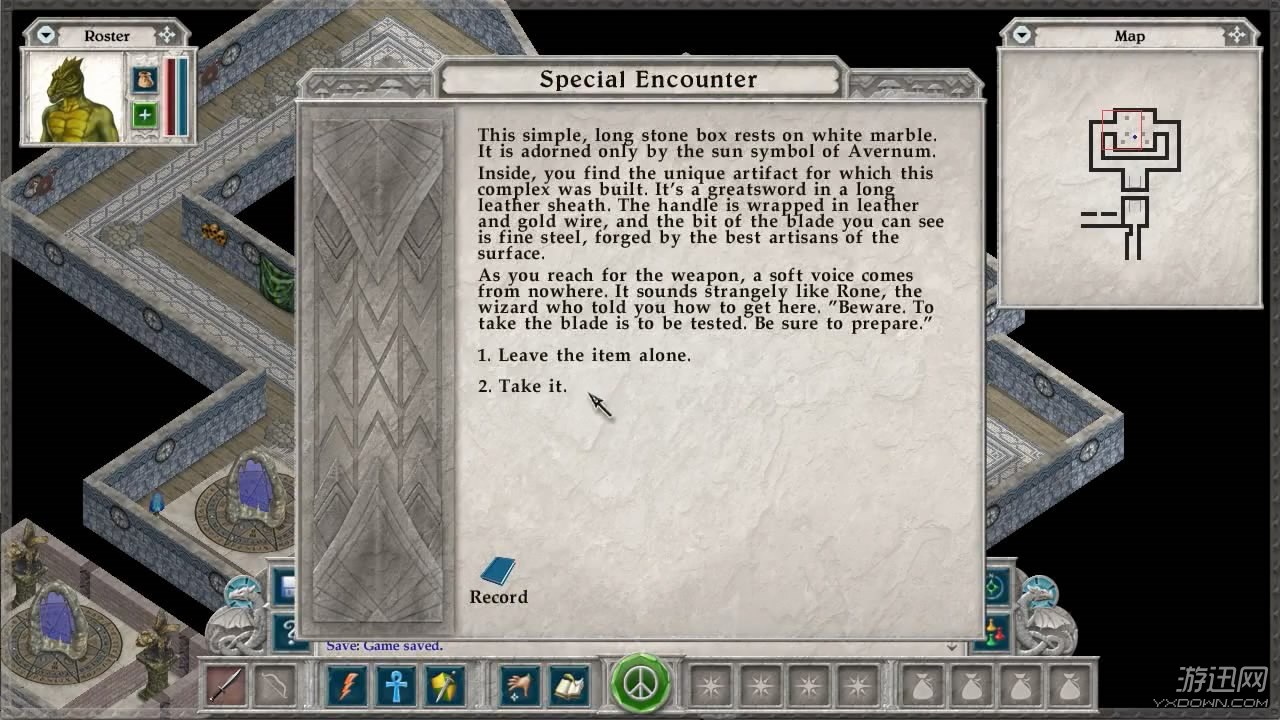1280x720 pixels.
Task: Select the bow ranged attack slot
Action: (270, 686)
